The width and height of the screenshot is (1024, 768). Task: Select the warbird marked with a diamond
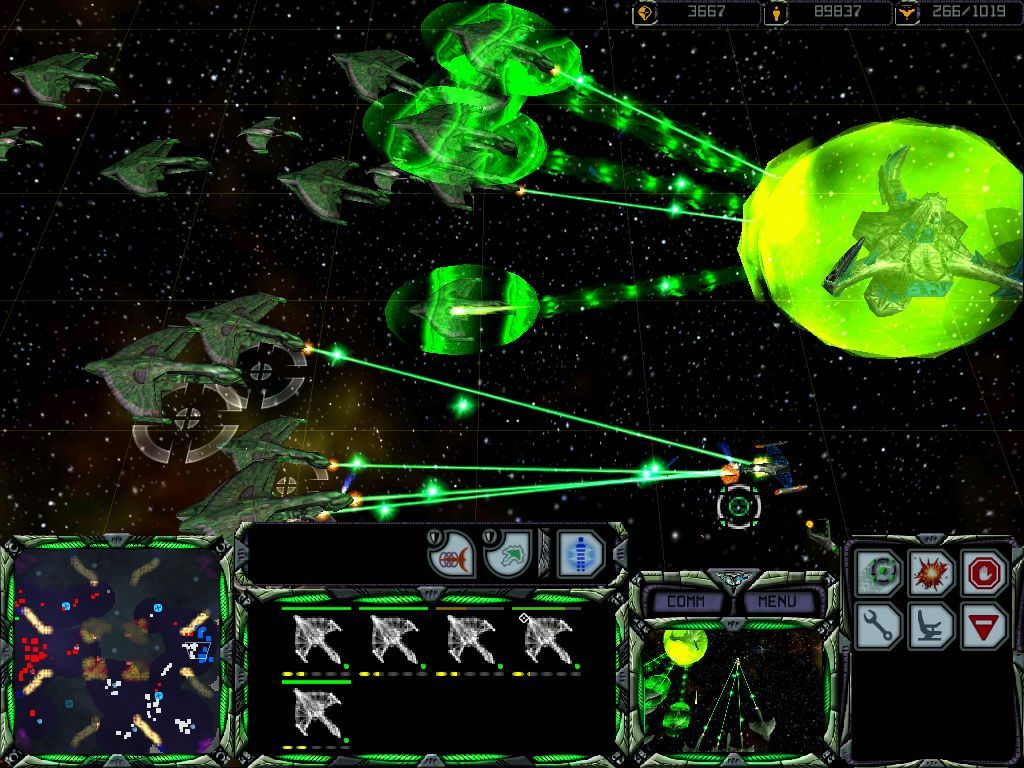pos(548,640)
